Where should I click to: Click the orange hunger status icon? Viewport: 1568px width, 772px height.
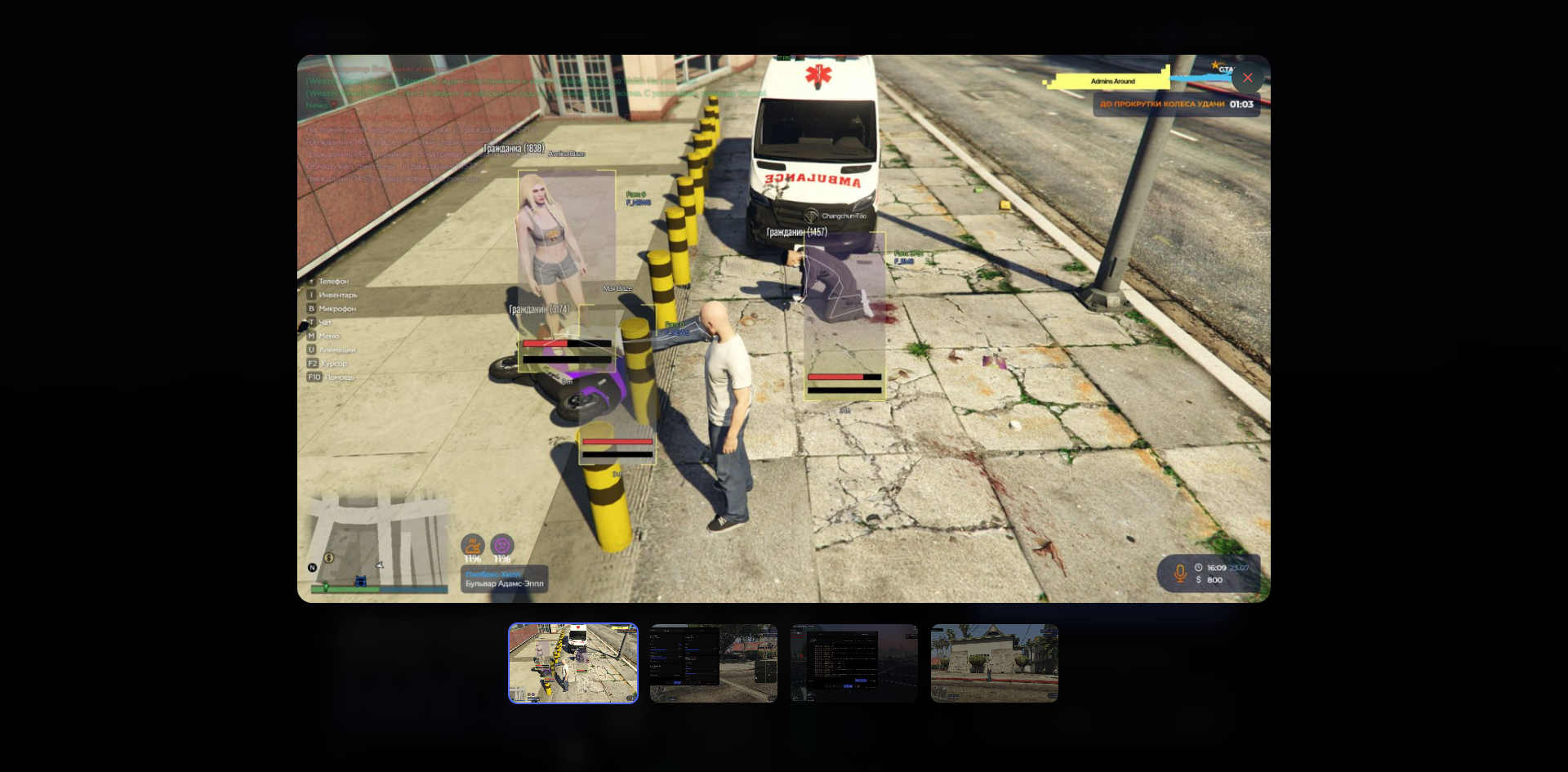point(473,545)
